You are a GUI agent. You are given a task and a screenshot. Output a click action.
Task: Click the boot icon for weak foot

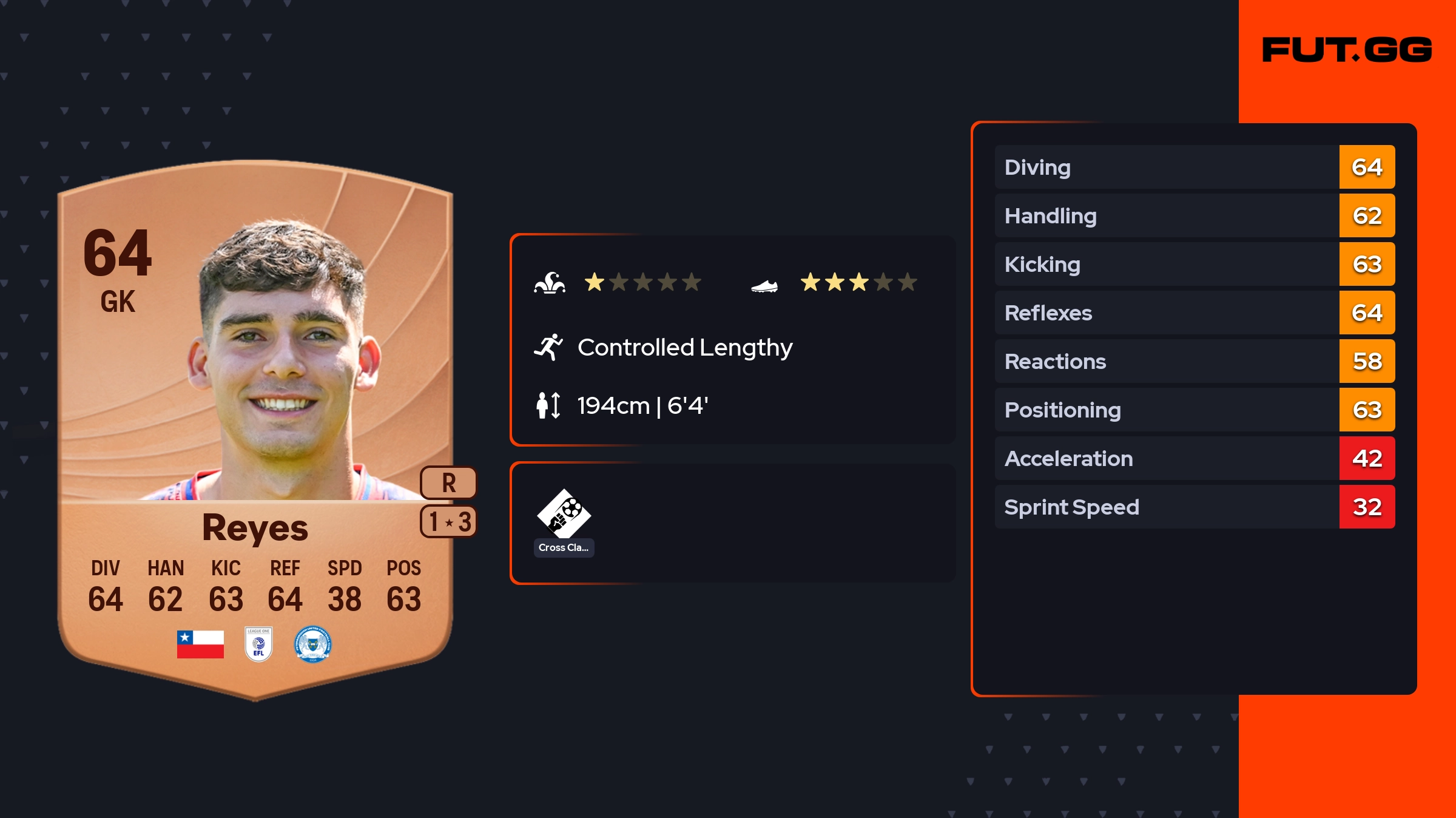tap(764, 285)
